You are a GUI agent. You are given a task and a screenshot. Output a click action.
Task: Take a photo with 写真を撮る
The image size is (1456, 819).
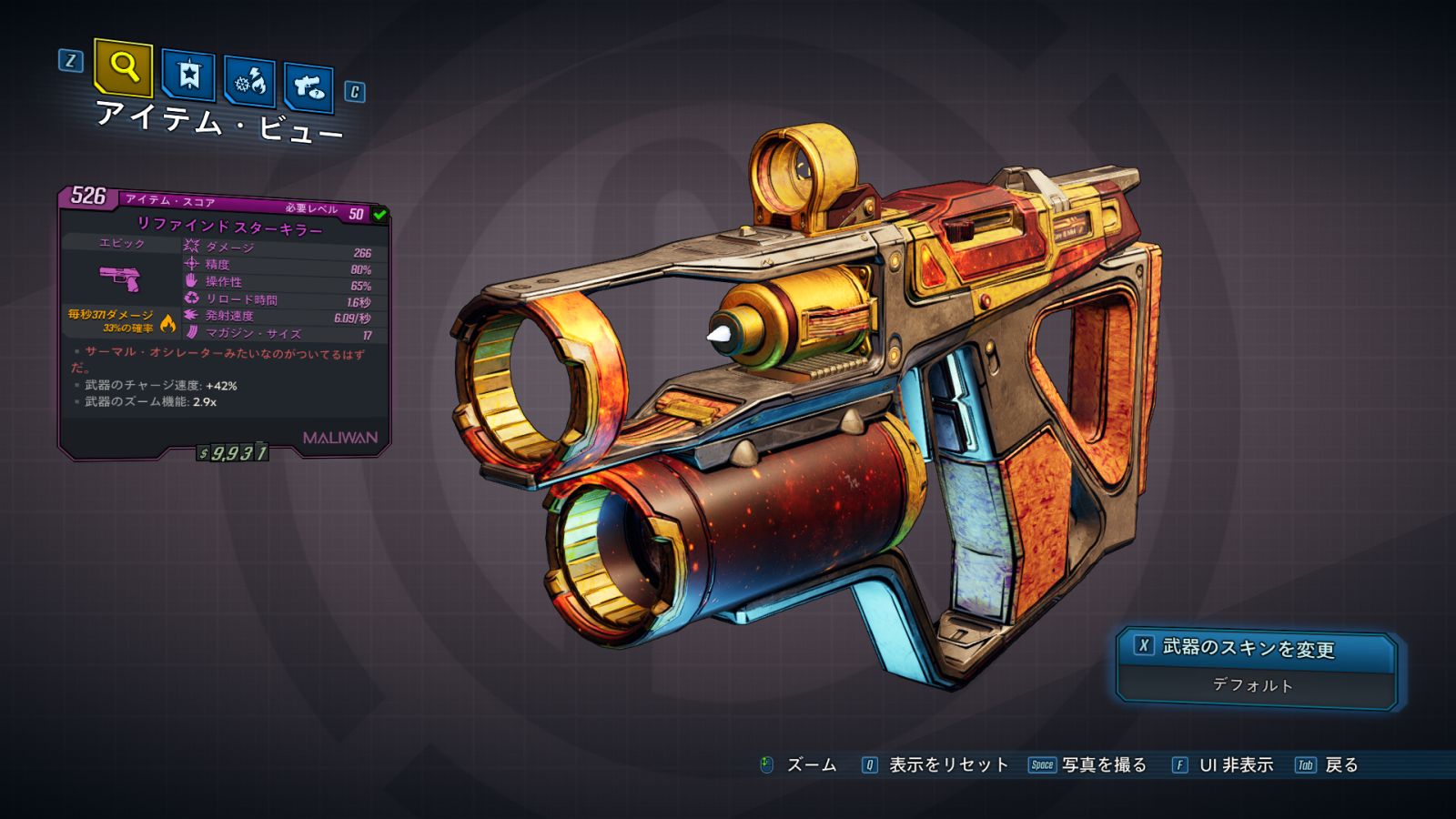click(1103, 765)
